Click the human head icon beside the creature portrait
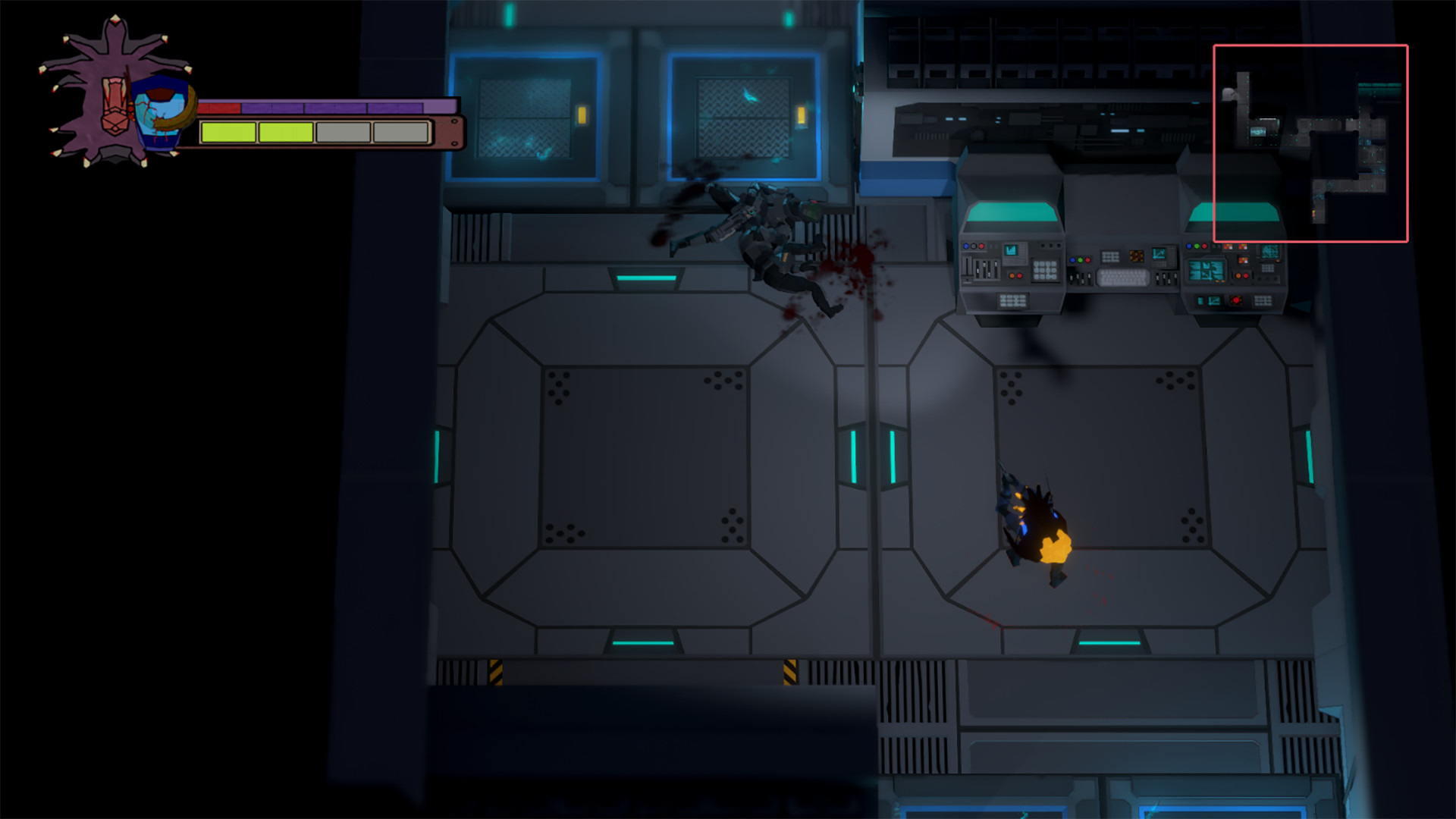This screenshot has width=1456, height=819. 159,114
